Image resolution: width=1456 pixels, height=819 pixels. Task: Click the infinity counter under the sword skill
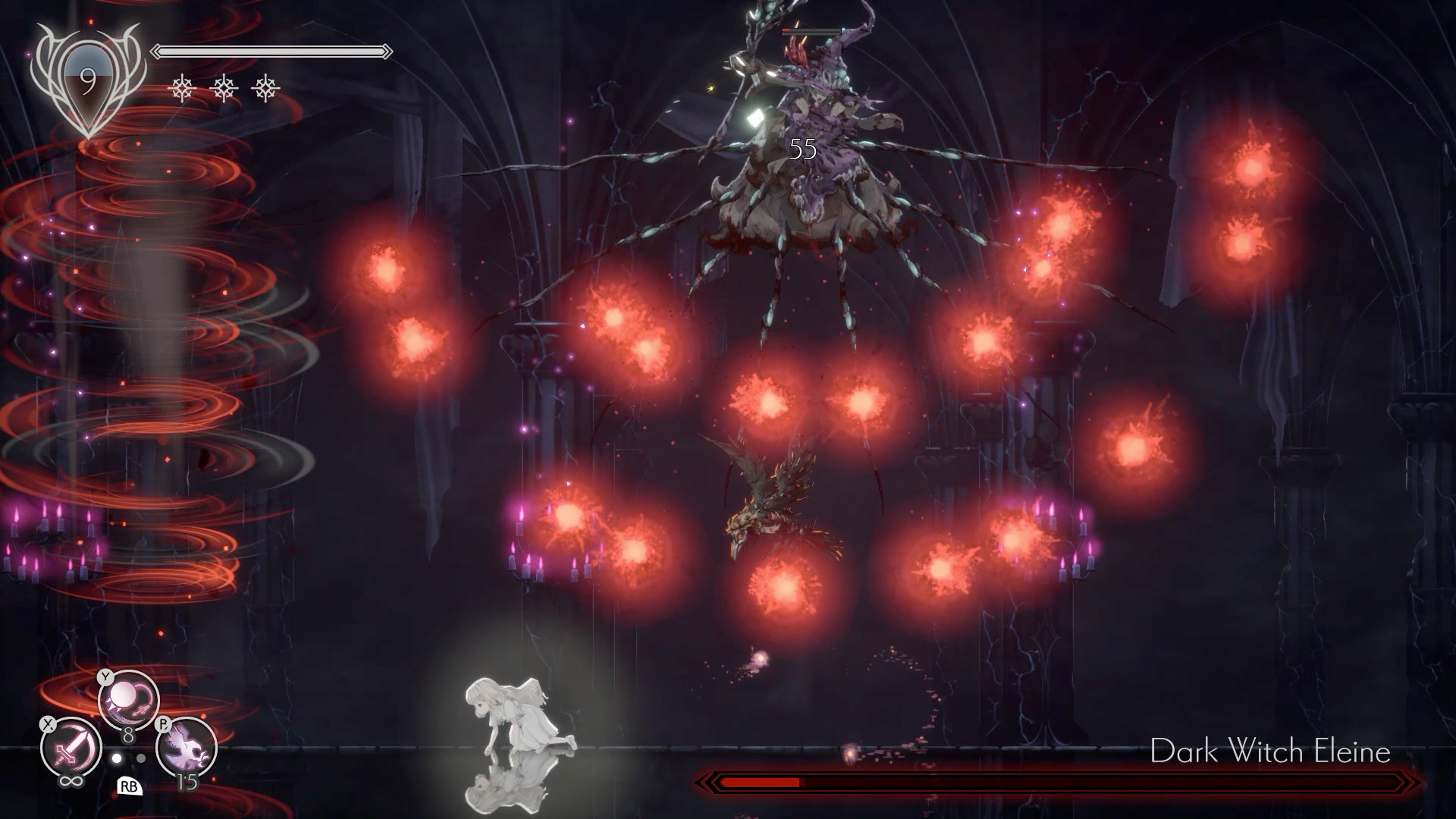71,780
